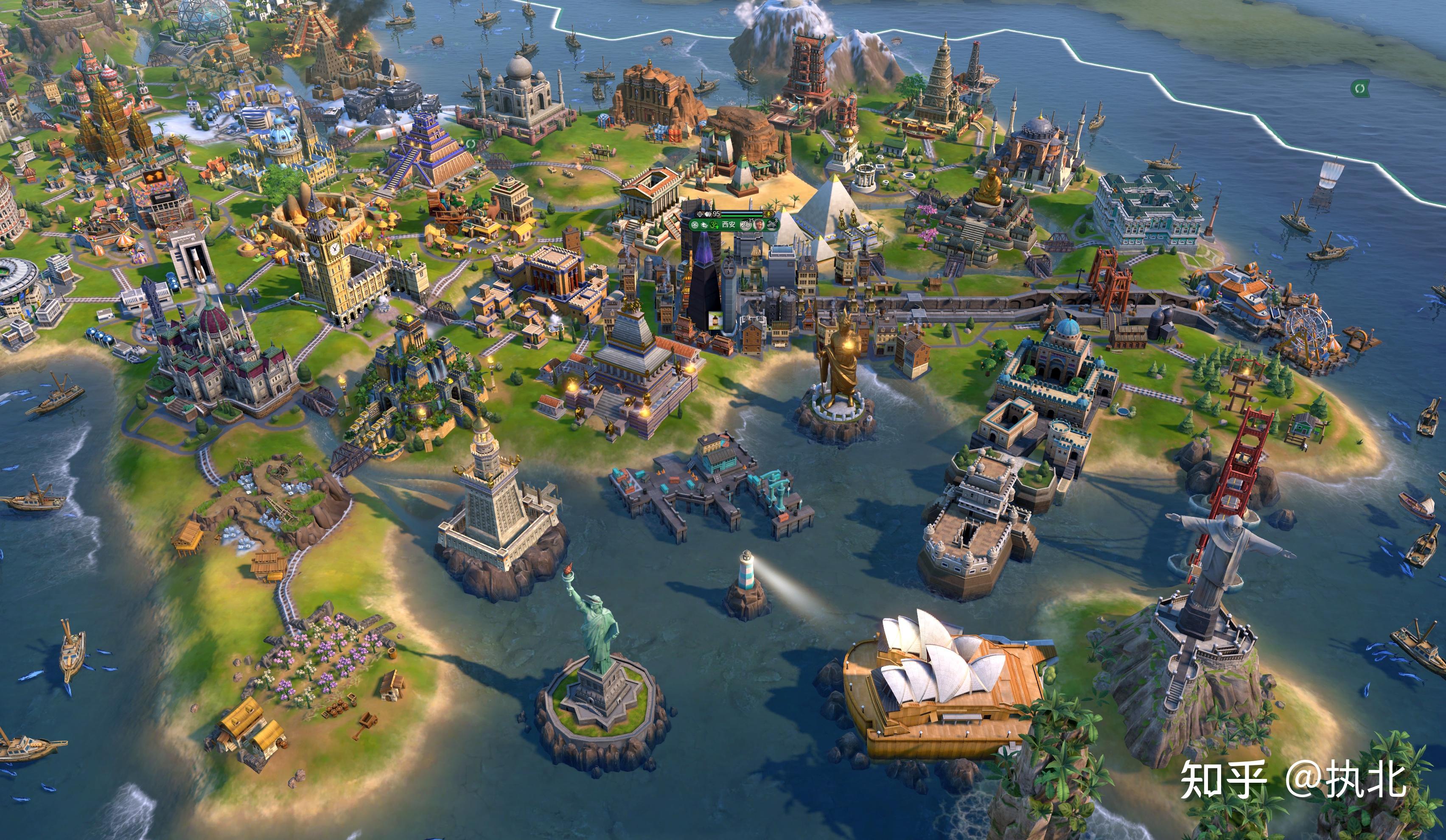
Task: Click the production icon on 西安 banner
Action: [772, 224]
